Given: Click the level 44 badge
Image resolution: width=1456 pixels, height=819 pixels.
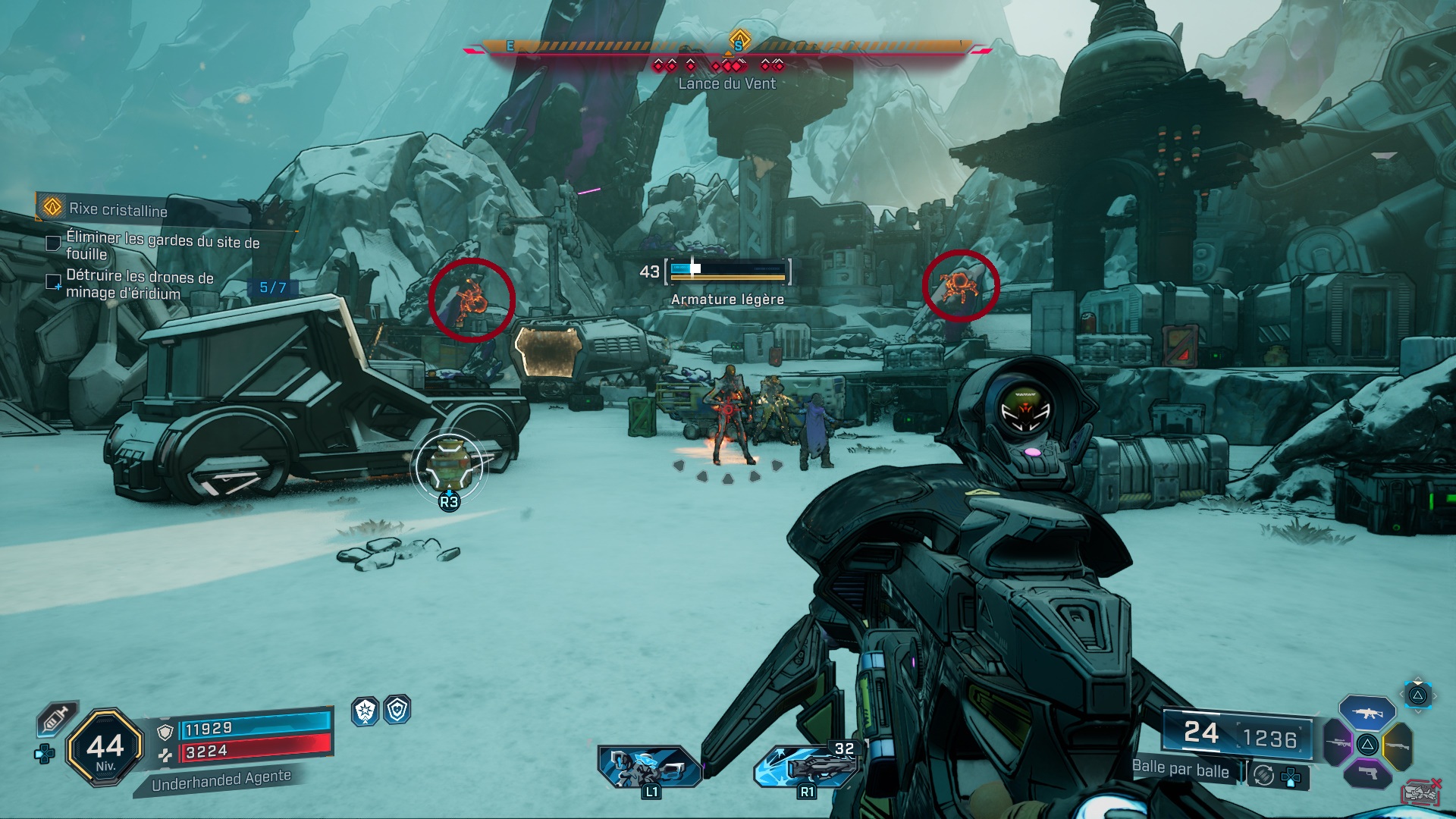Looking at the screenshot, I should 105,748.
